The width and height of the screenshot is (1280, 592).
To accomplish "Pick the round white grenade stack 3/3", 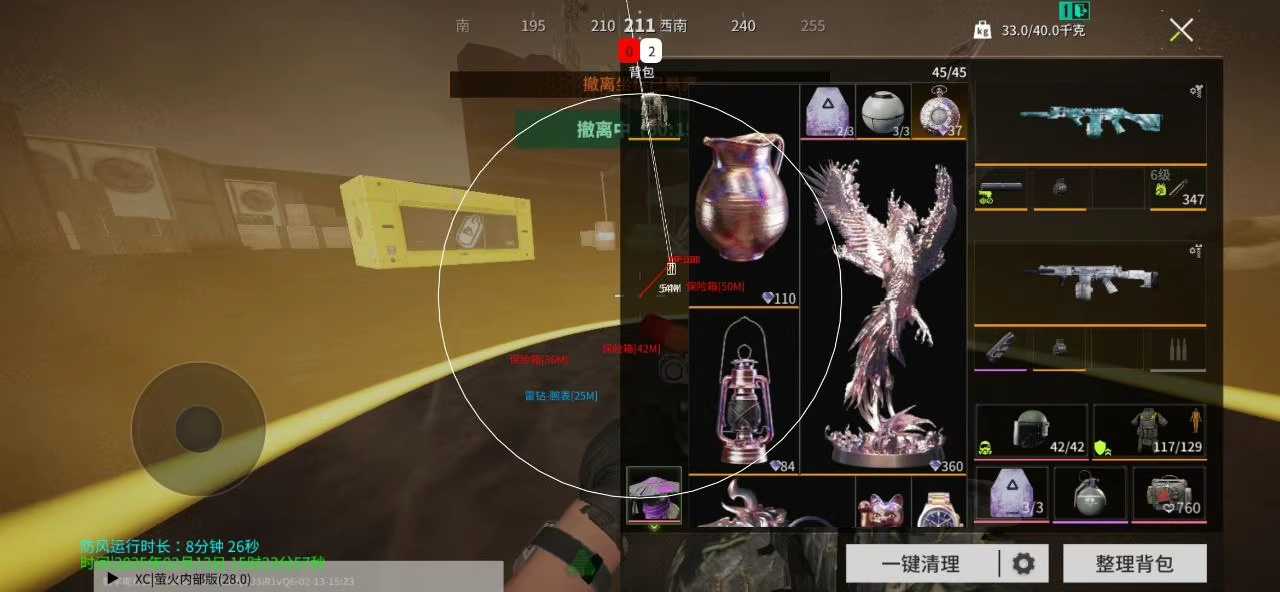I will pyautogui.click(x=883, y=112).
